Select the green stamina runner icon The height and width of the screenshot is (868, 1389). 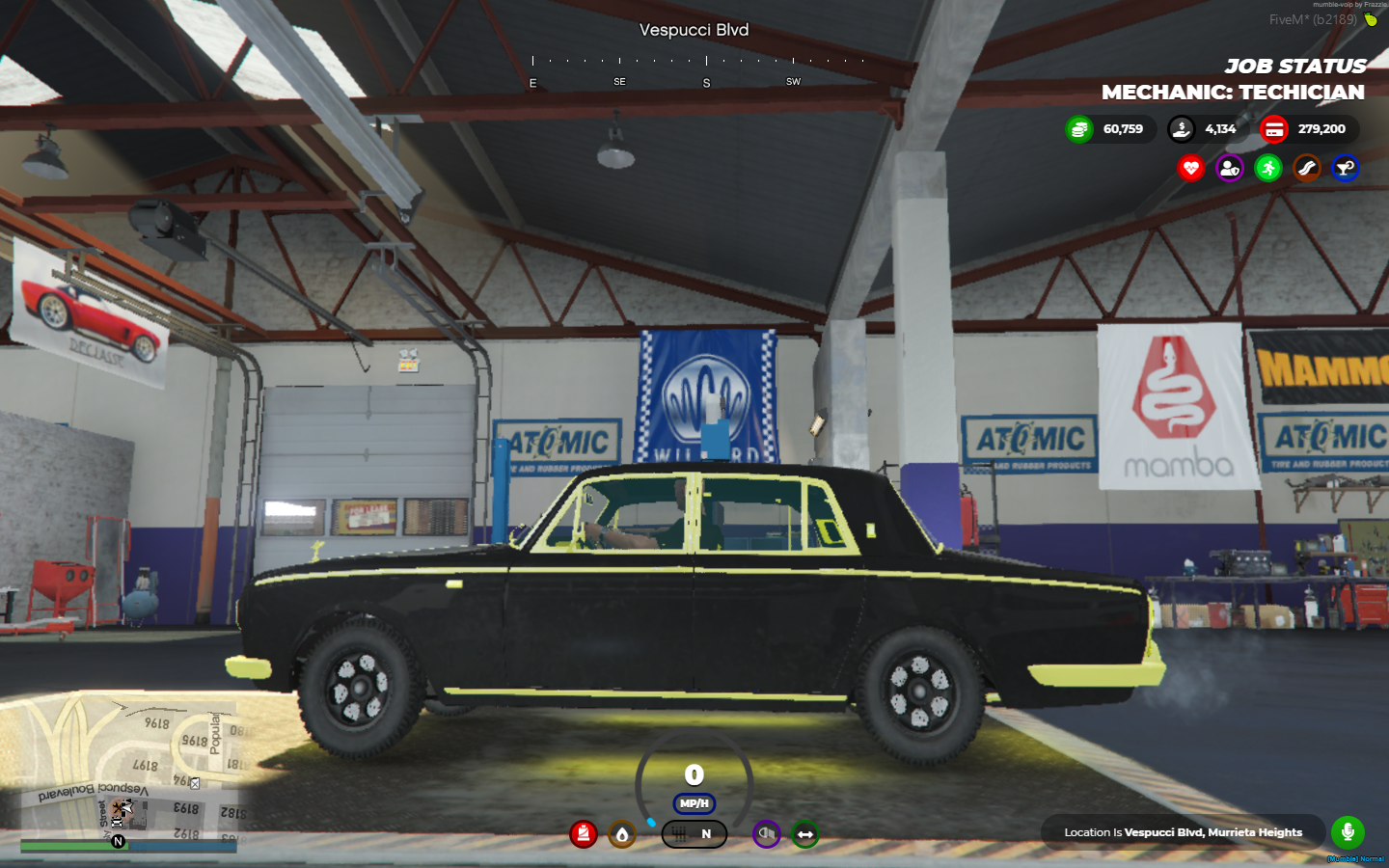coord(1267,168)
